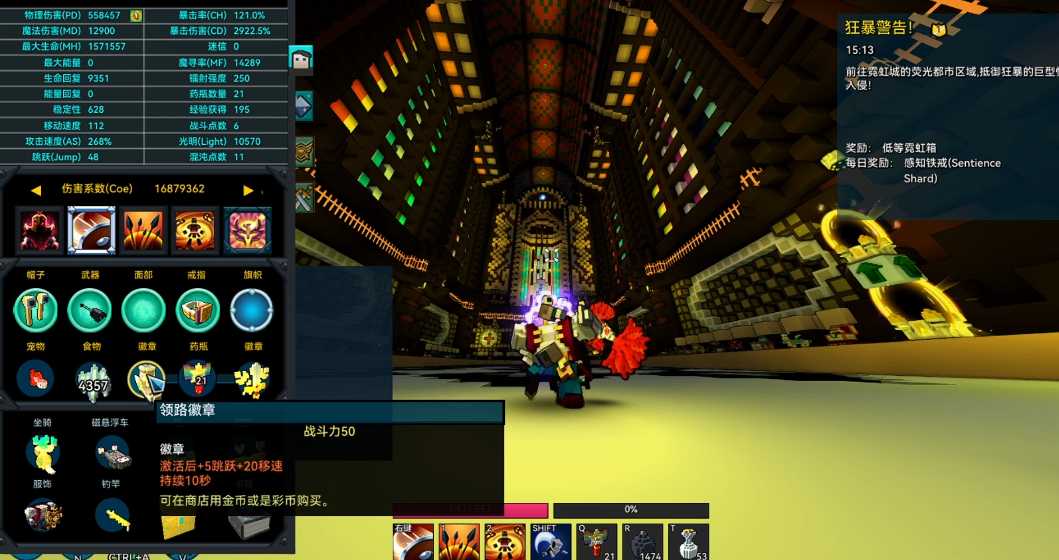1059x560 pixels.
Task: Use the bomb item showing 1474
Action: coord(641,542)
